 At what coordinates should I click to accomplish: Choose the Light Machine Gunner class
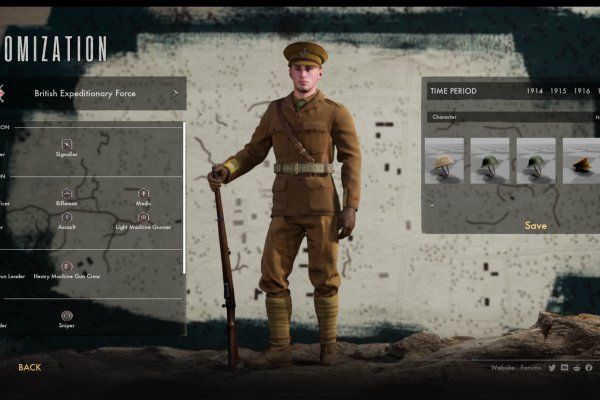(144, 221)
